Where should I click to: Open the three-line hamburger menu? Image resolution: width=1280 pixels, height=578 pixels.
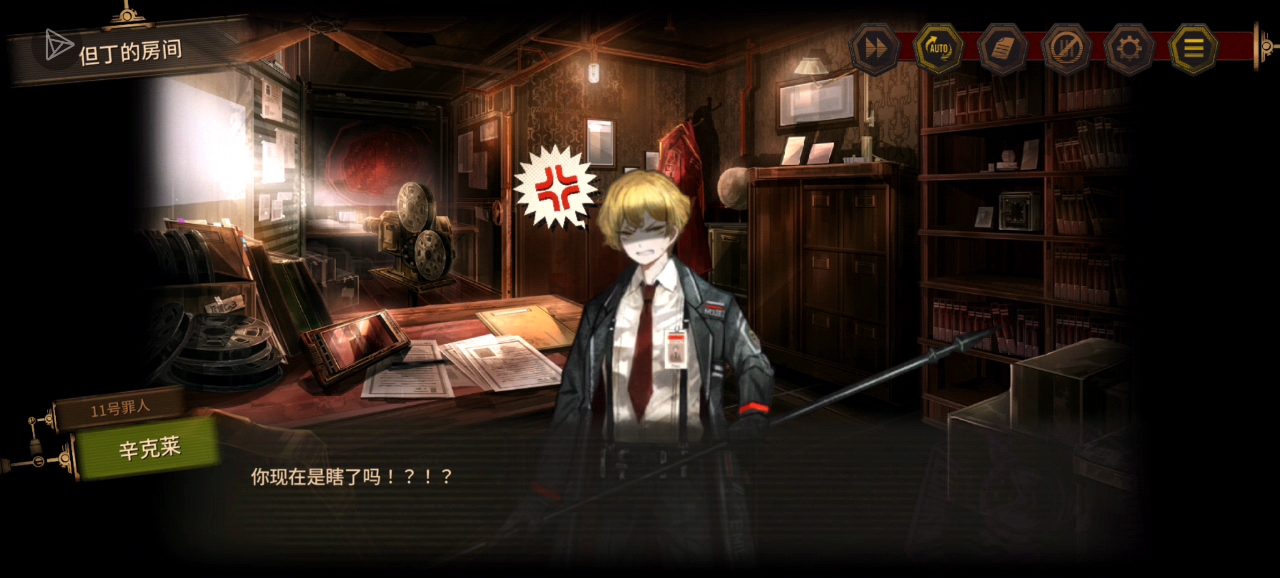[1193, 49]
